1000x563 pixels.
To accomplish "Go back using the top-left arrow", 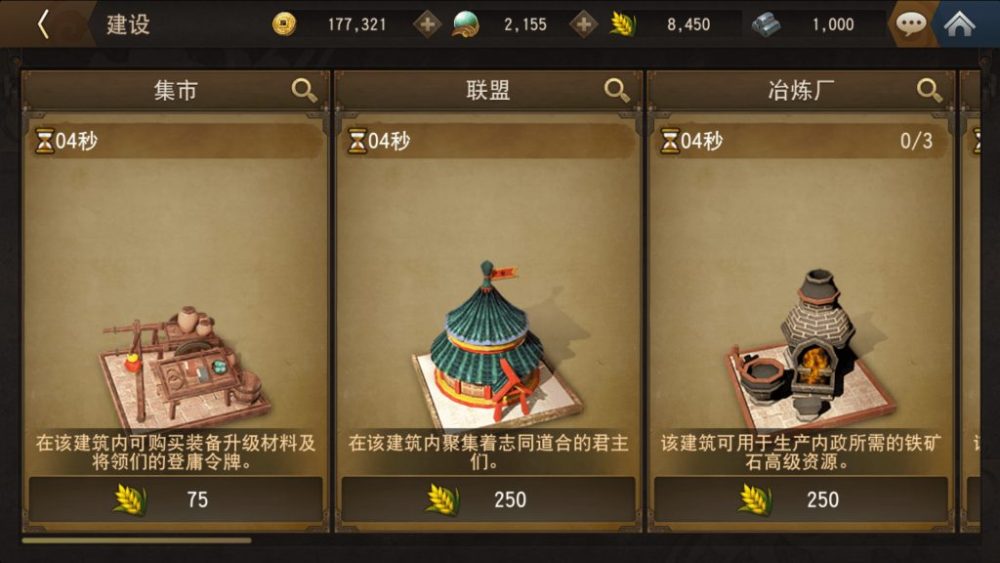I will coord(43,24).
